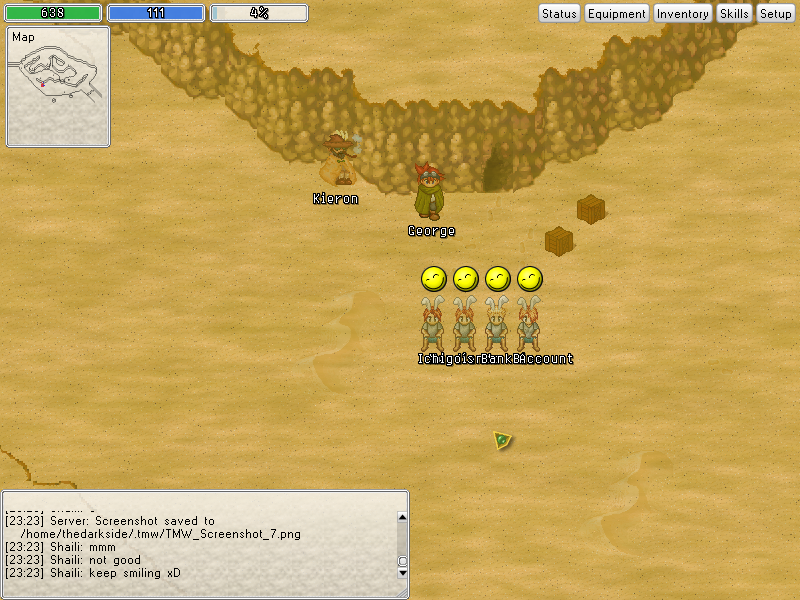Click the chat log scroll-up arrow
Screen dimensions: 800x600
(403, 517)
